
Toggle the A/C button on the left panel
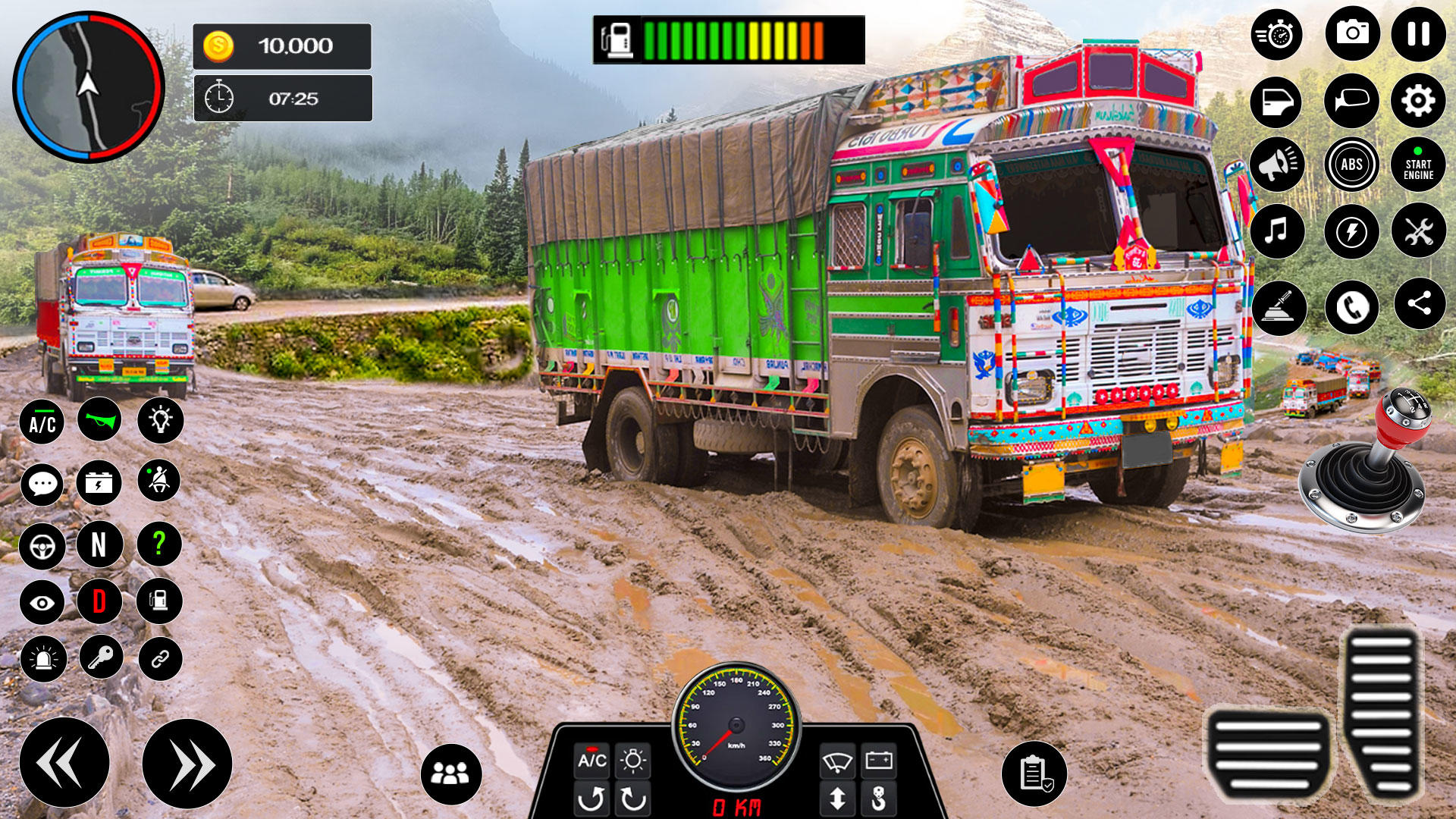(42, 422)
